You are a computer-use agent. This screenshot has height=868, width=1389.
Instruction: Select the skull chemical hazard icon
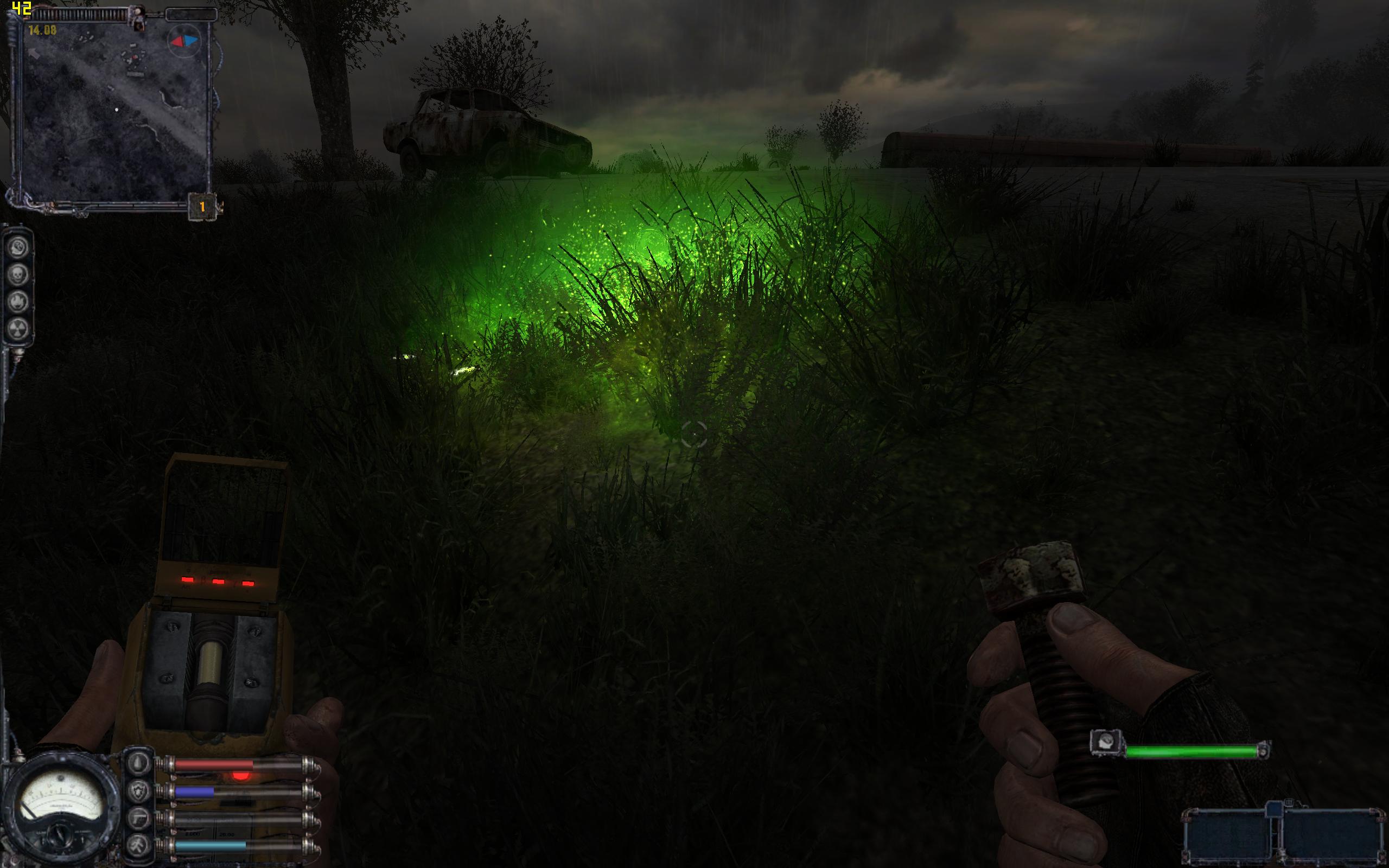point(18,275)
